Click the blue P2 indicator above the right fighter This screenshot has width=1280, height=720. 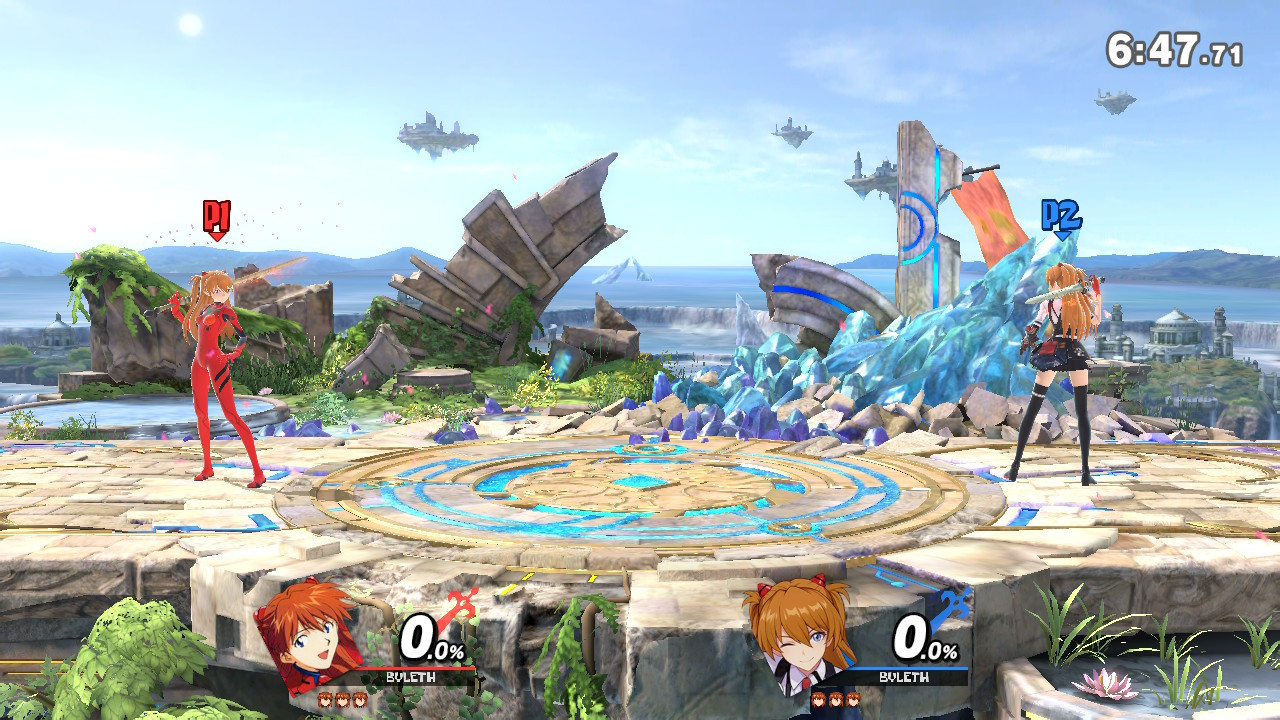pos(1060,214)
